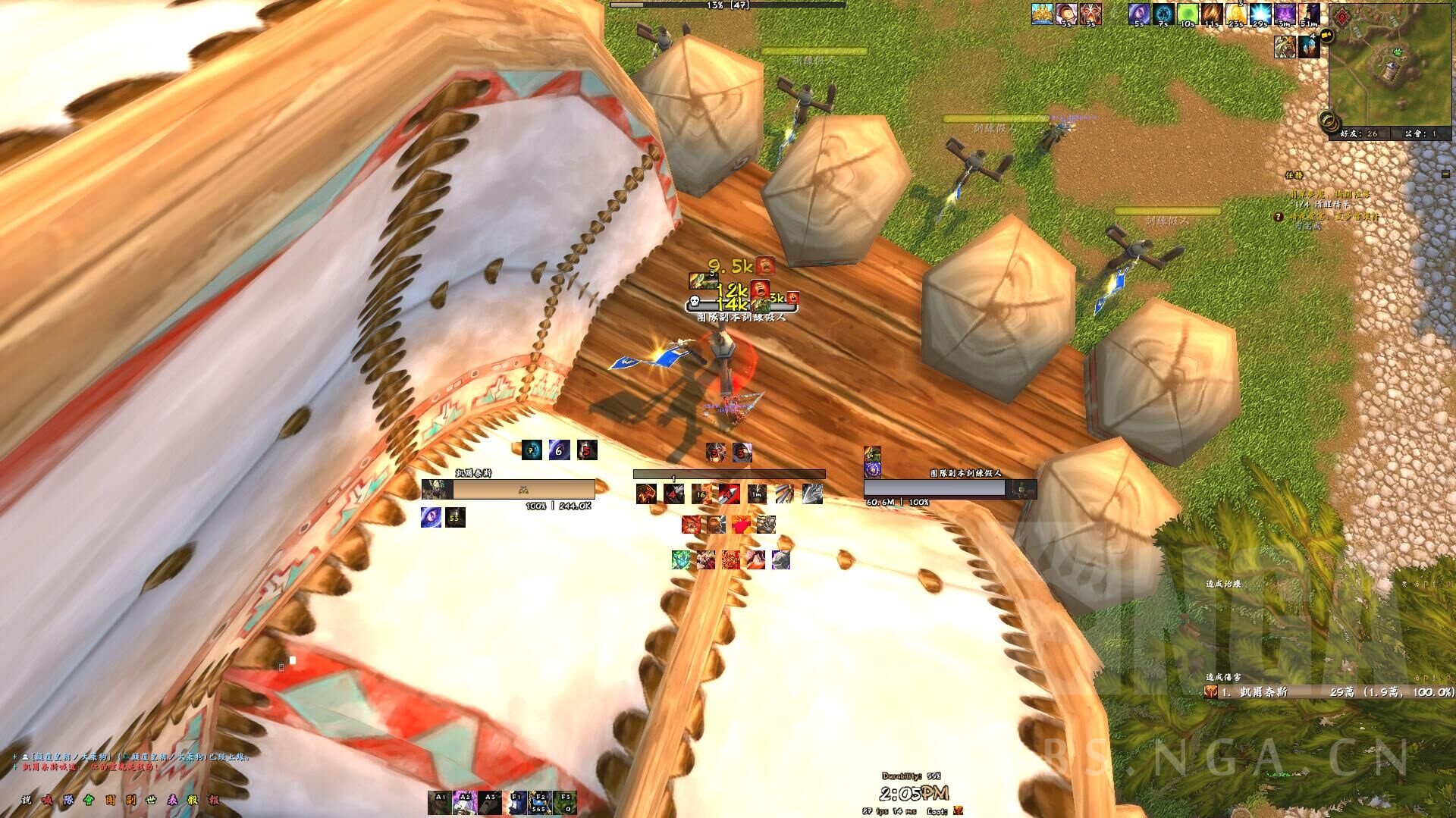Select the 29s buff icon with blue starburst
Image resolution: width=1456 pixels, height=818 pixels.
pos(1259,14)
